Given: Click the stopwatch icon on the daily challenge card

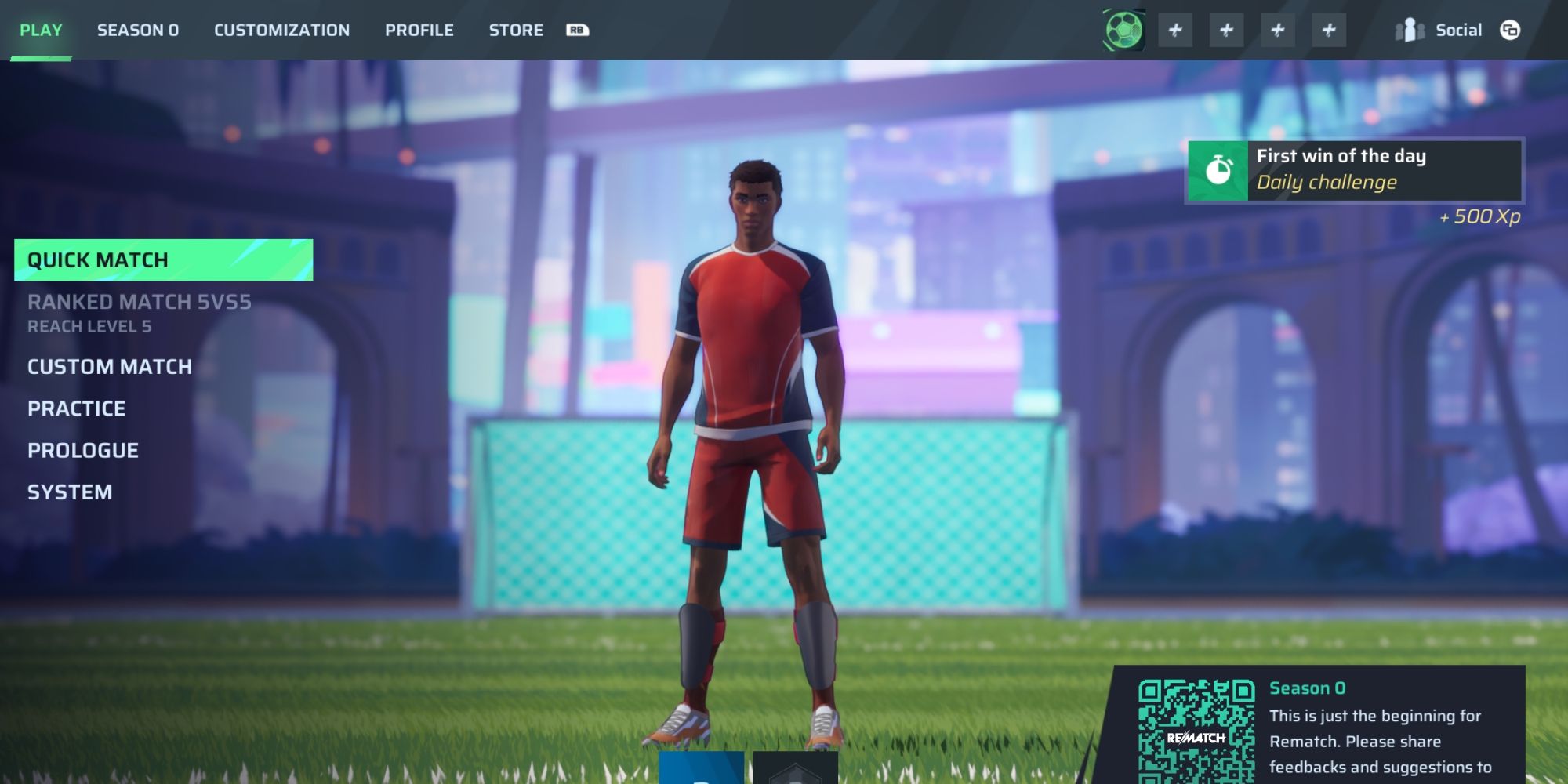Looking at the screenshot, I should pos(1218,169).
